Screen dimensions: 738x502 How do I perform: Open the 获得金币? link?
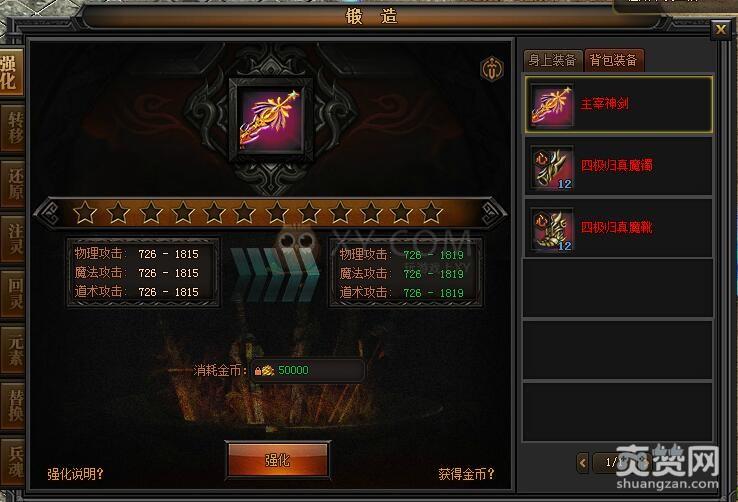(466, 474)
